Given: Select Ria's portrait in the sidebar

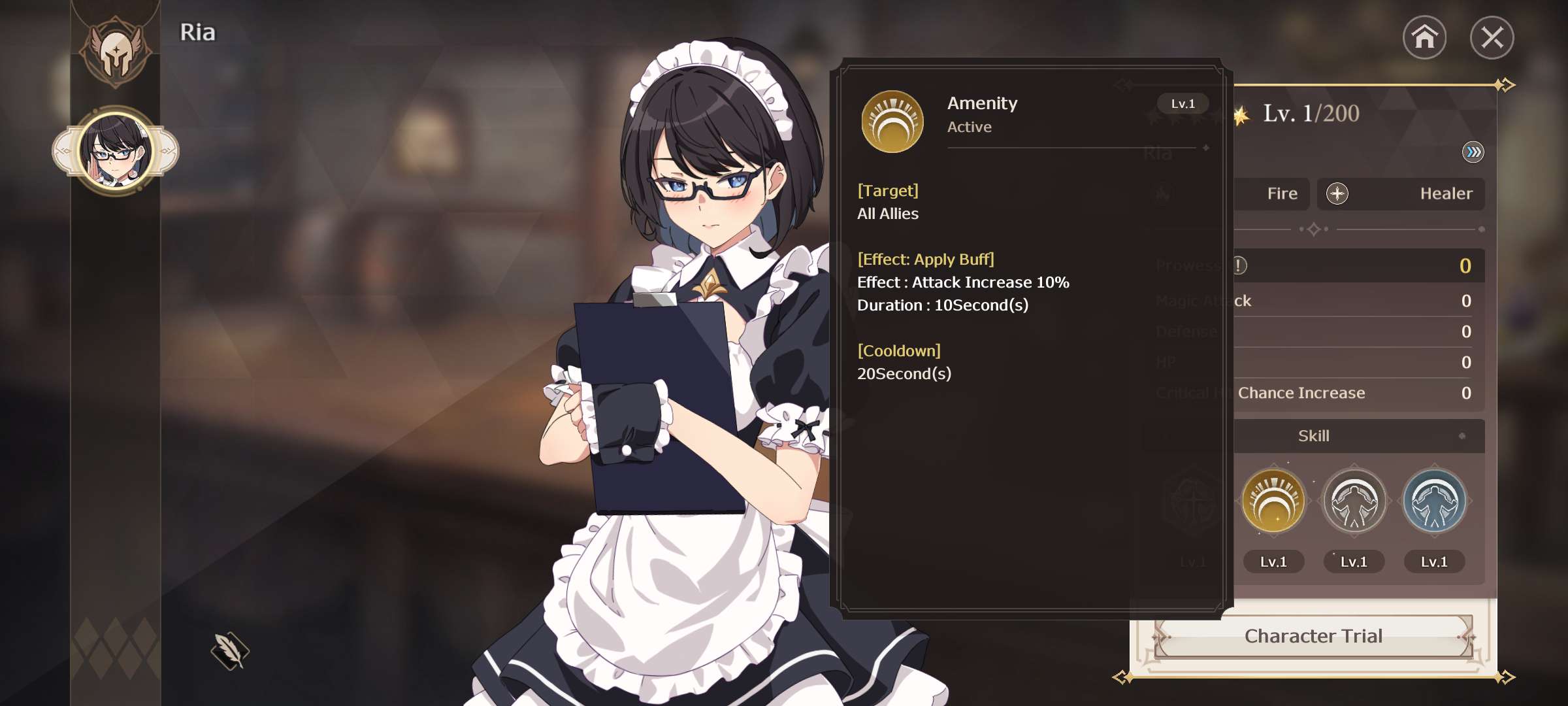Looking at the screenshot, I should (116, 151).
